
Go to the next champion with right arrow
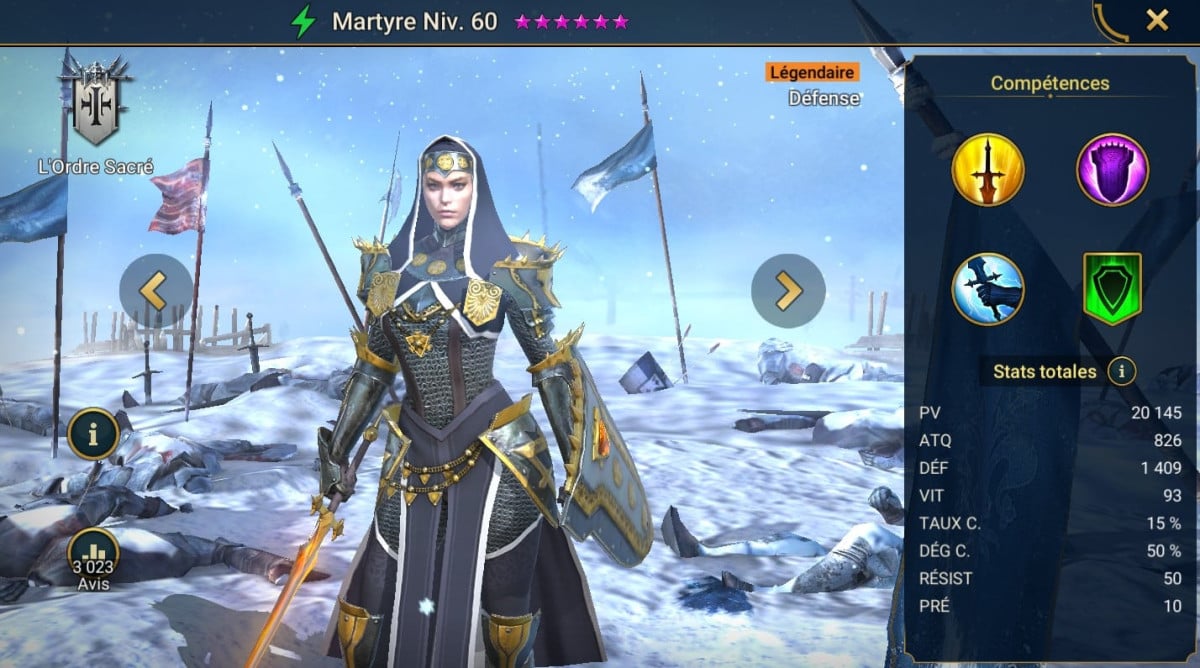coord(788,291)
